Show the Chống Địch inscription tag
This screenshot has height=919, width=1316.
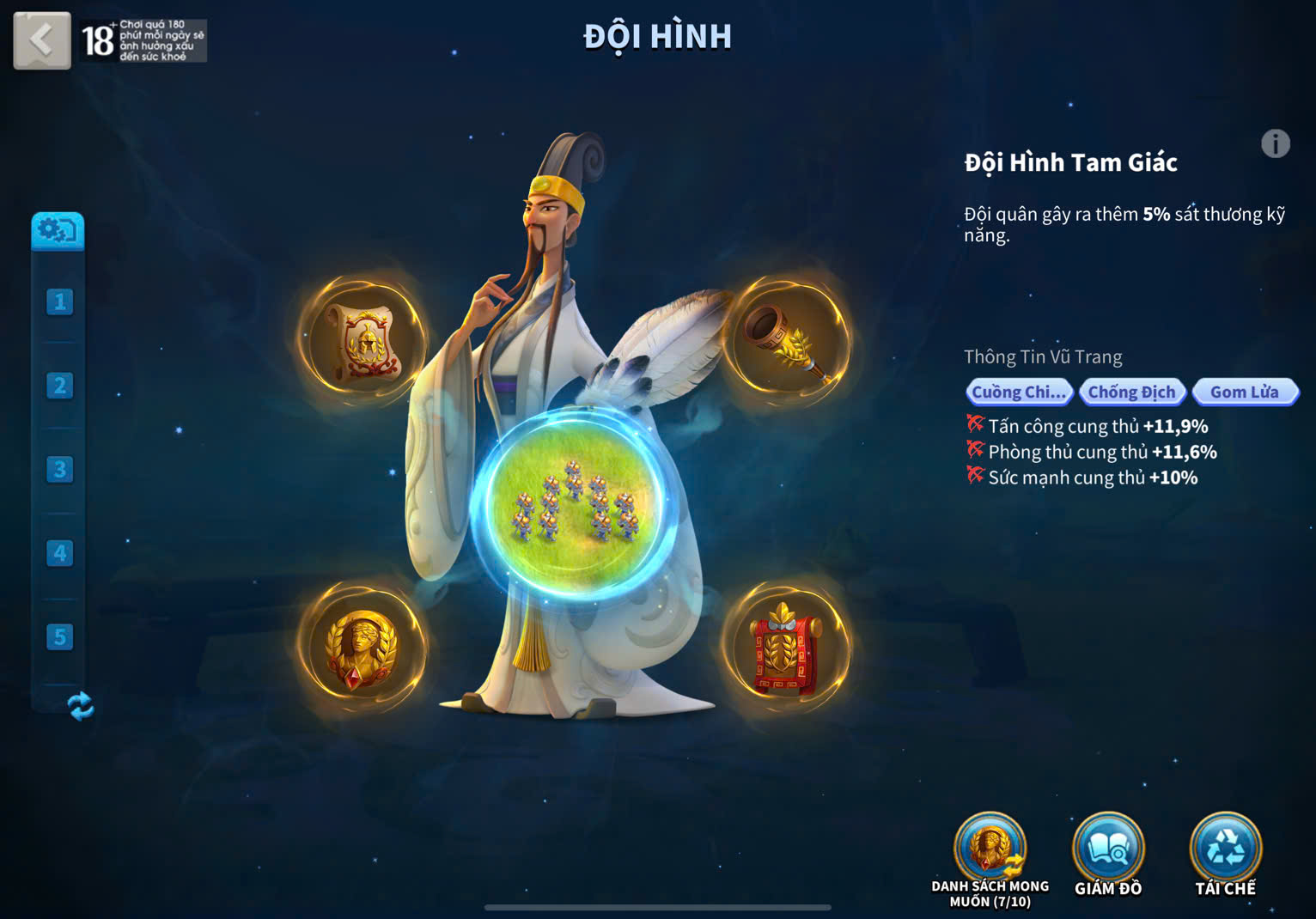[x=1131, y=393]
